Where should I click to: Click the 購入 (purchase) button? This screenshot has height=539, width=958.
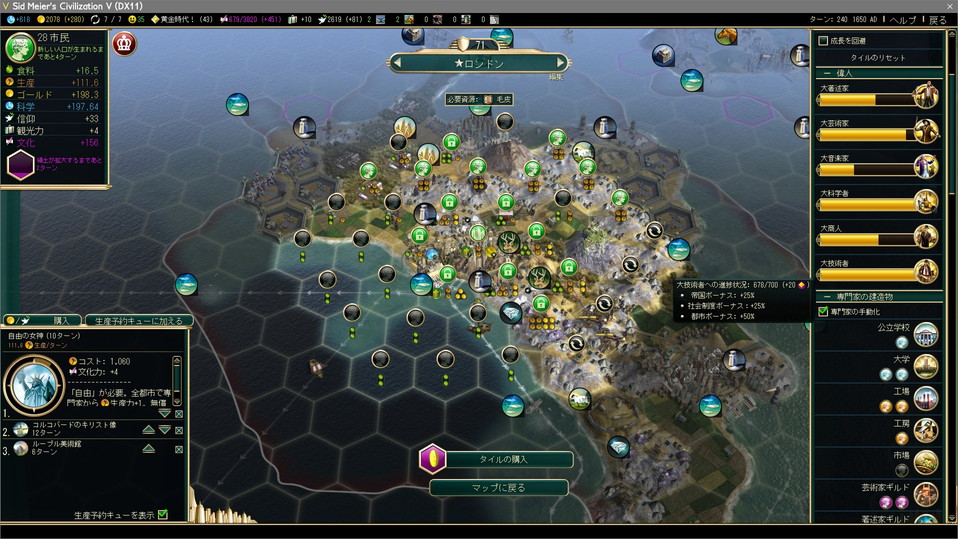(60, 320)
